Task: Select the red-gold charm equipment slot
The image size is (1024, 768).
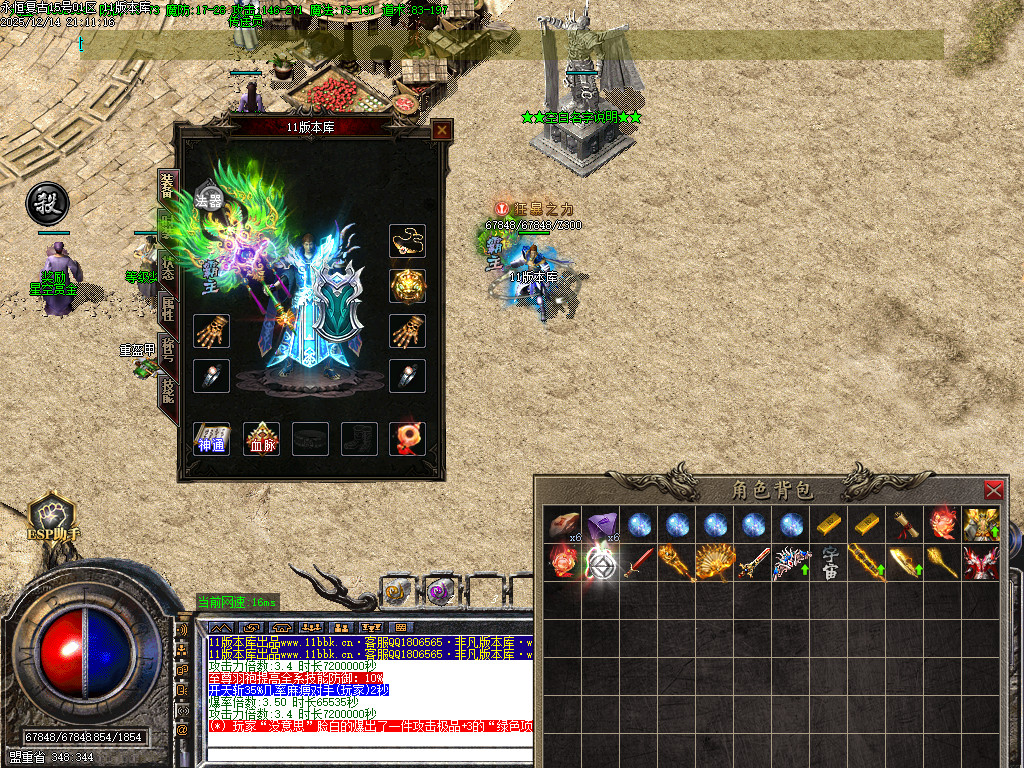Action: (x=407, y=439)
